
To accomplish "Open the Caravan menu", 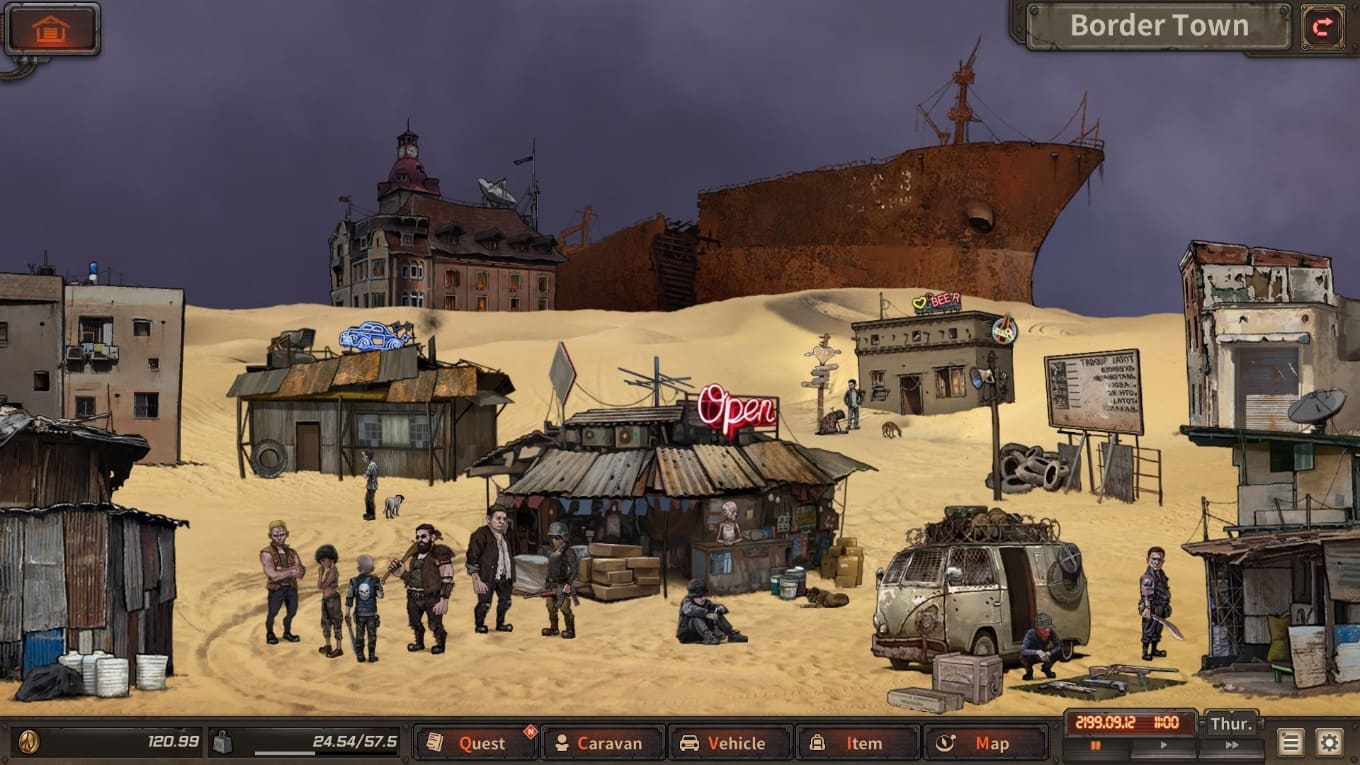I will click(603, 743).
